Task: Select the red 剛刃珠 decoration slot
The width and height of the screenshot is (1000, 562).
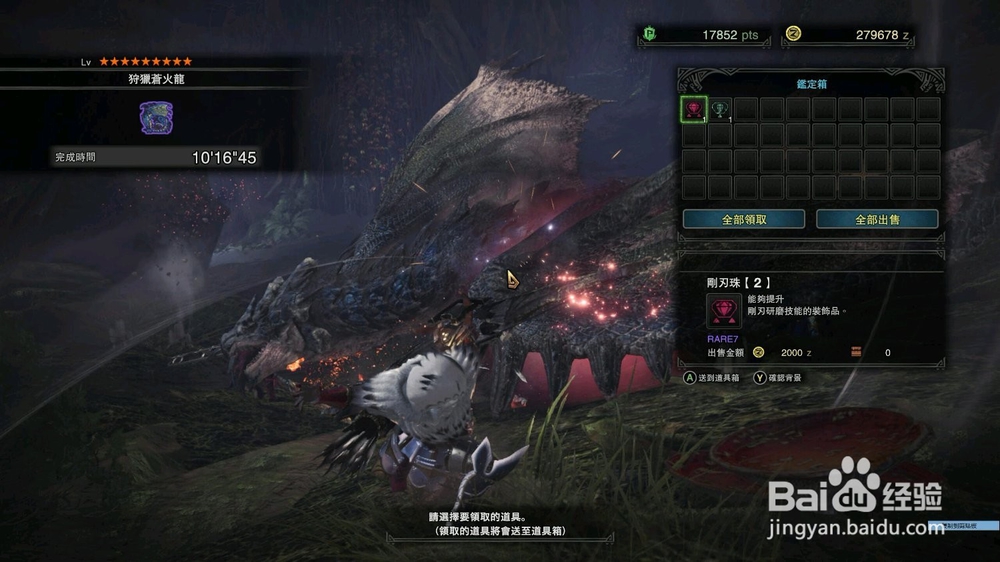Action: pos(694,109)
